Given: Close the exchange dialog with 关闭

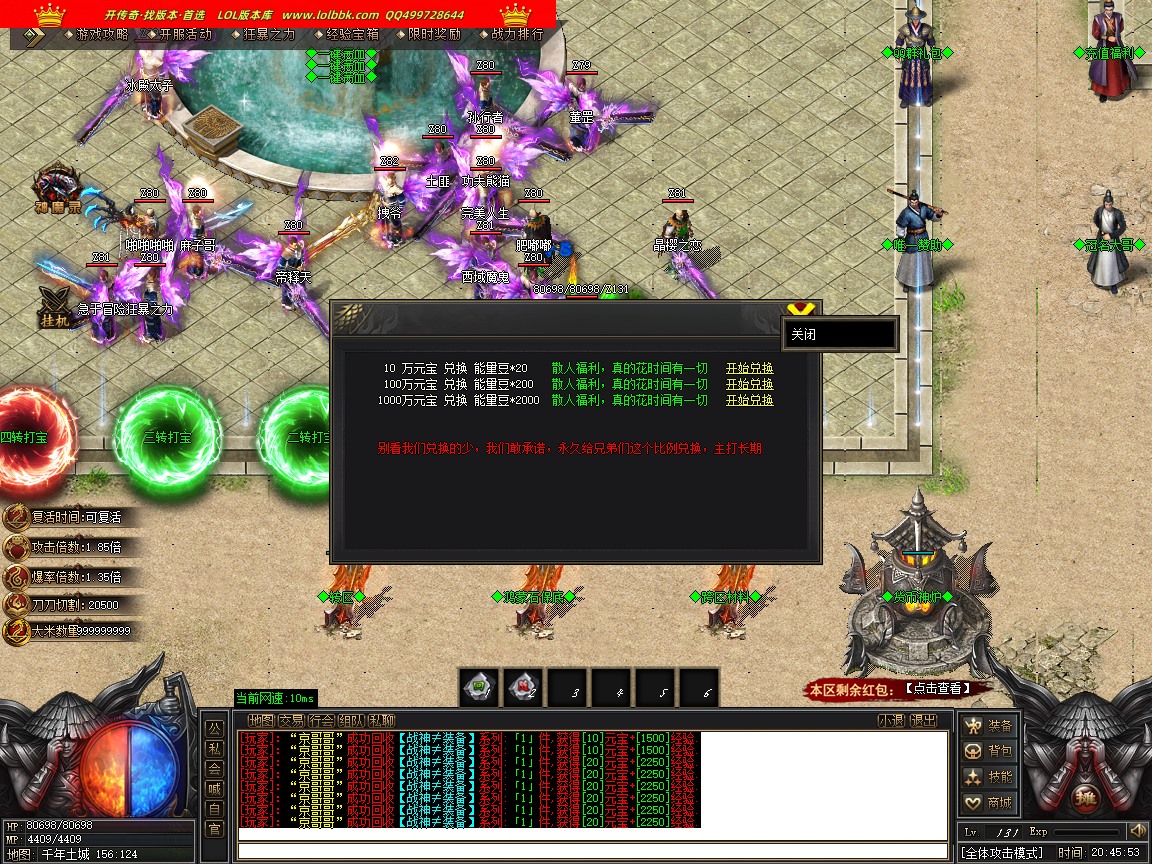Looking at the screenshot, I should tap(838, 334).
